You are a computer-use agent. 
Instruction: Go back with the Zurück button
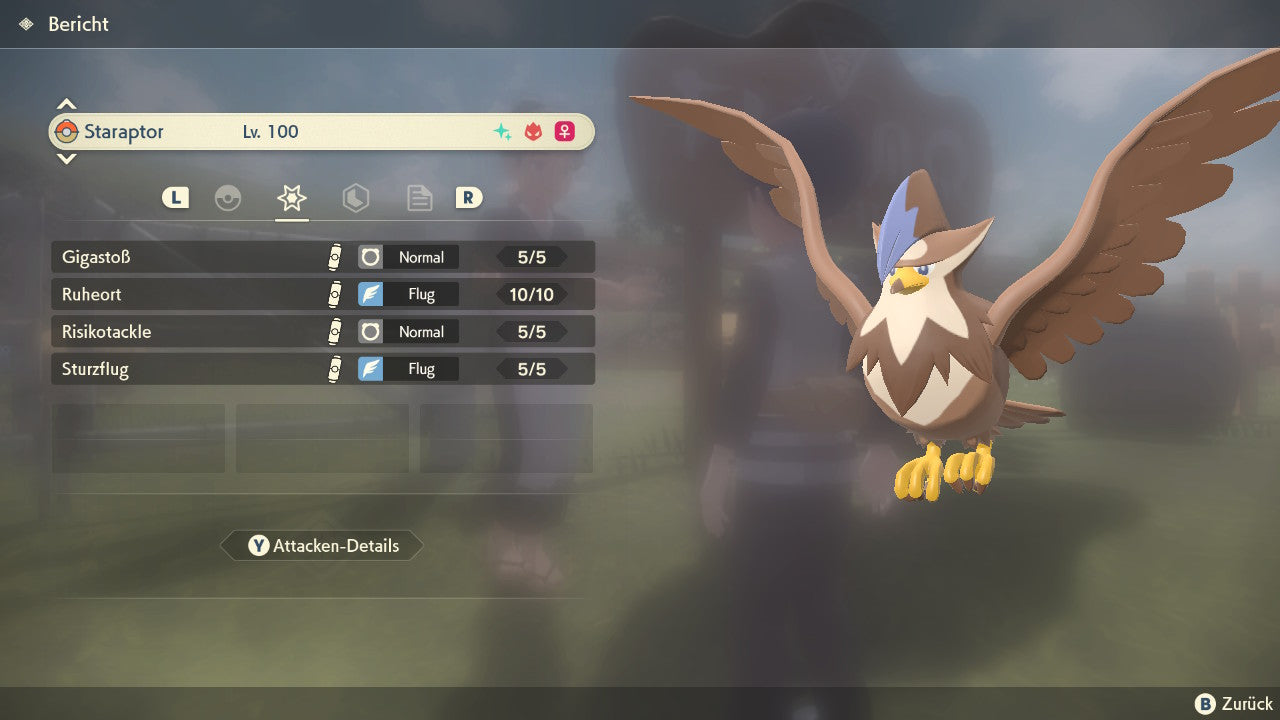[1234, 704]
